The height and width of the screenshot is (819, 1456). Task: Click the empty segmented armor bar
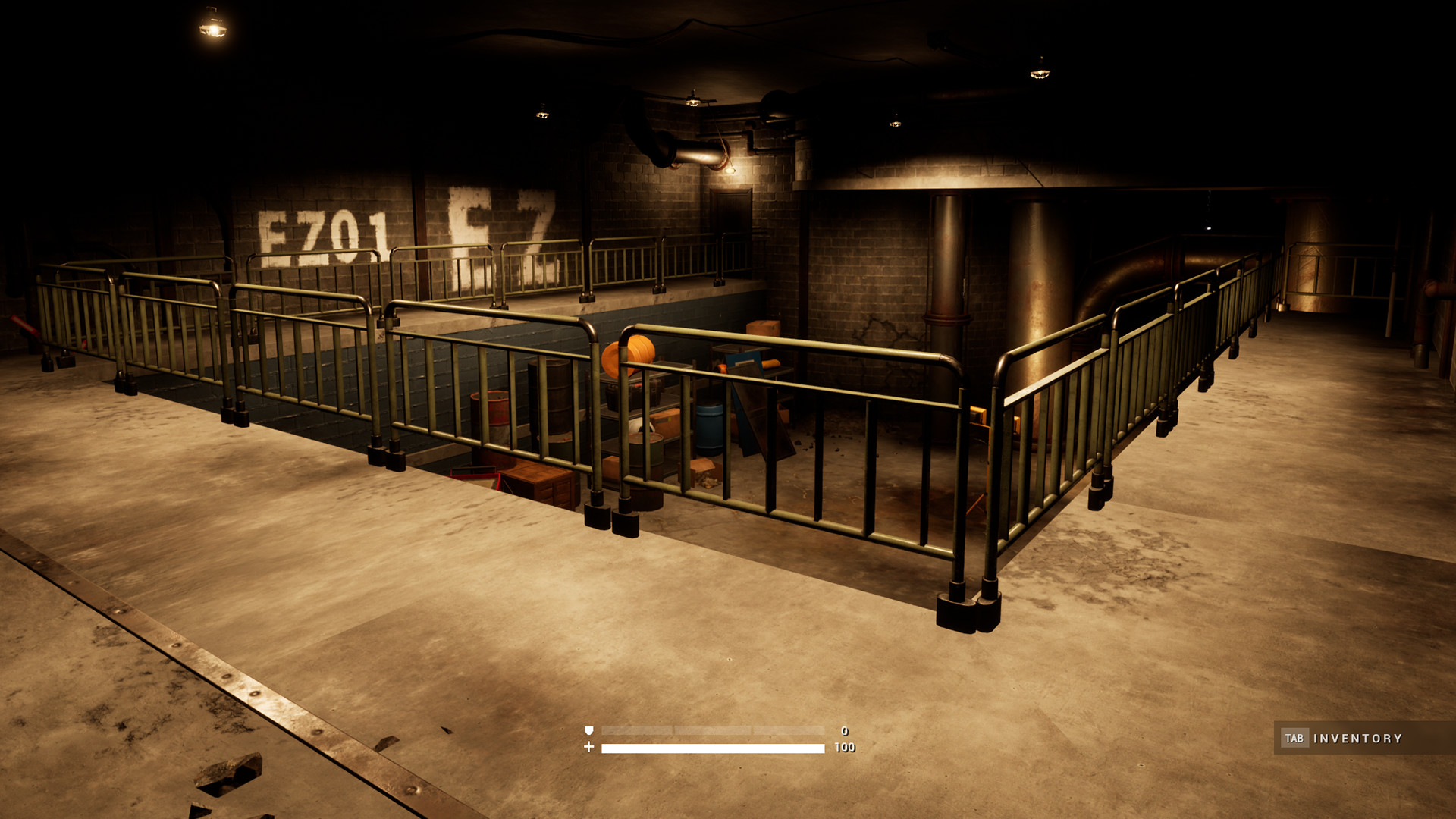point(713,731)
